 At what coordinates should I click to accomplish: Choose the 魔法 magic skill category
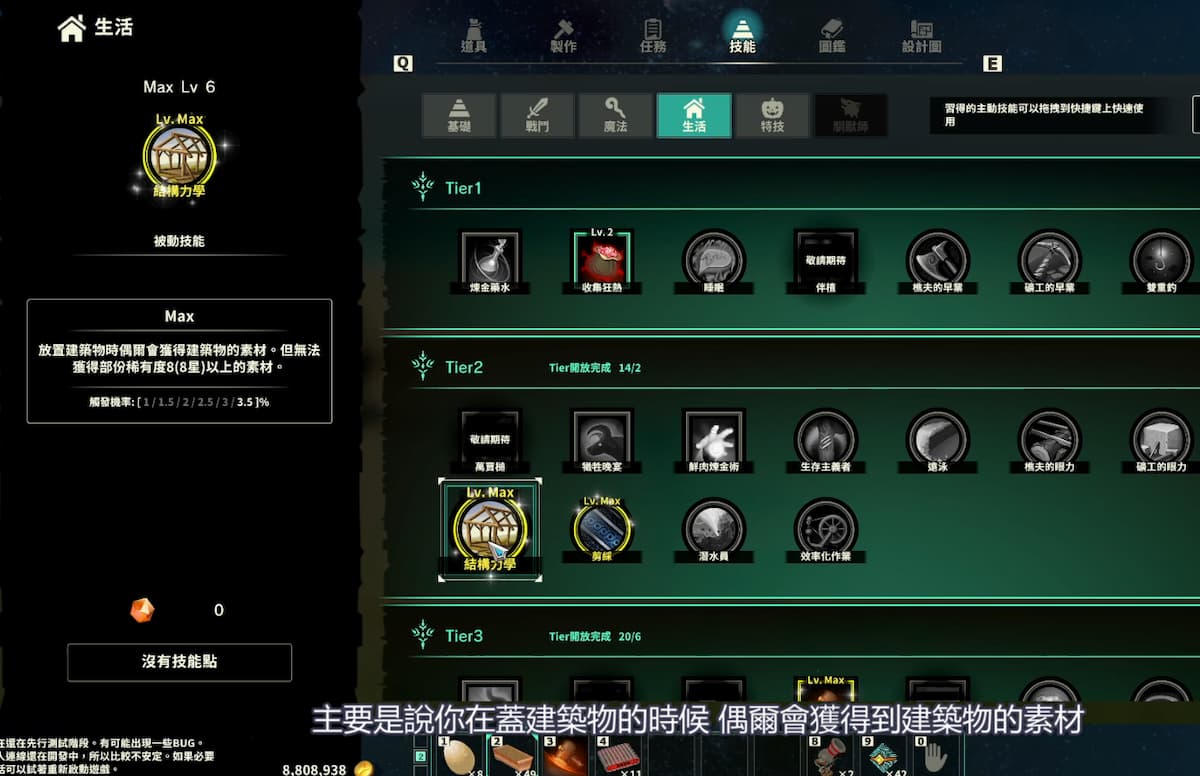pyautogui.click(x=615, y=115)
